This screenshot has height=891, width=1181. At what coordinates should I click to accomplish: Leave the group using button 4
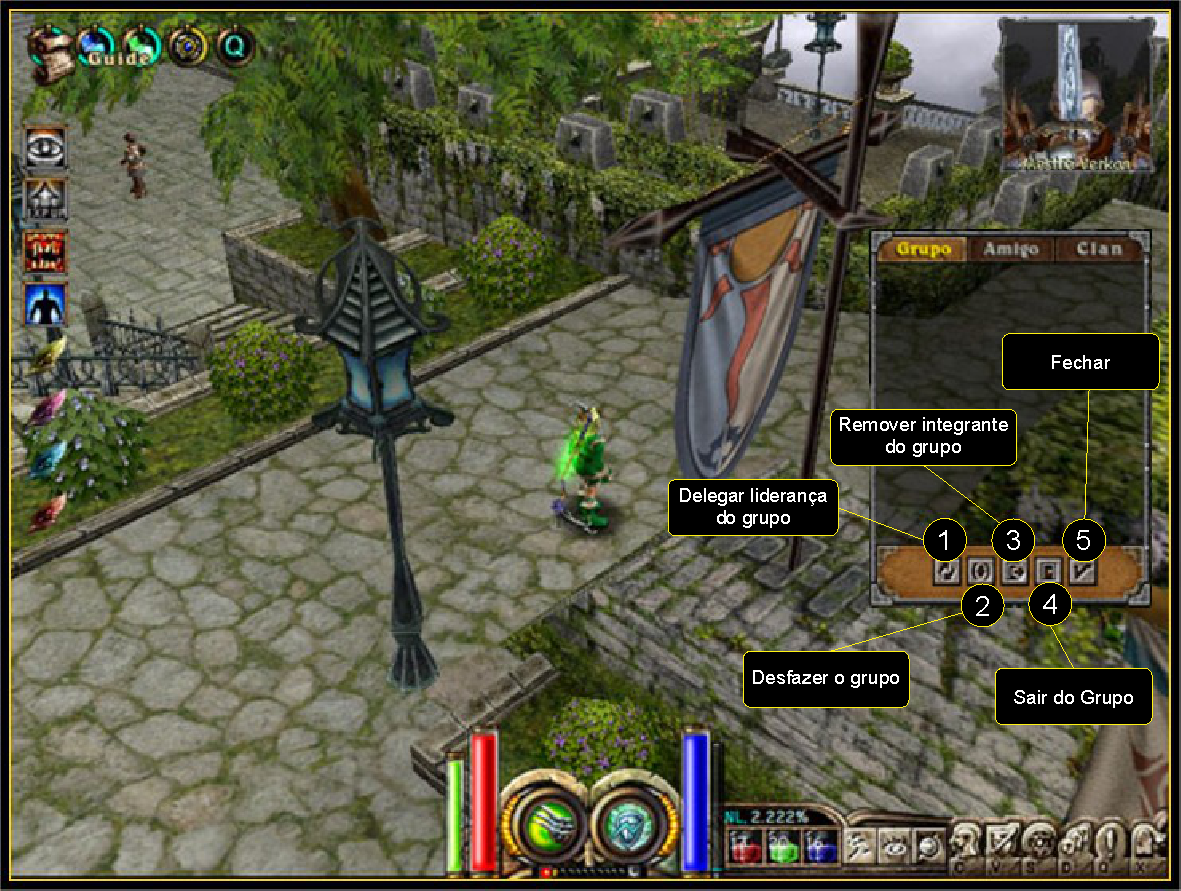tap(1049, 571)
